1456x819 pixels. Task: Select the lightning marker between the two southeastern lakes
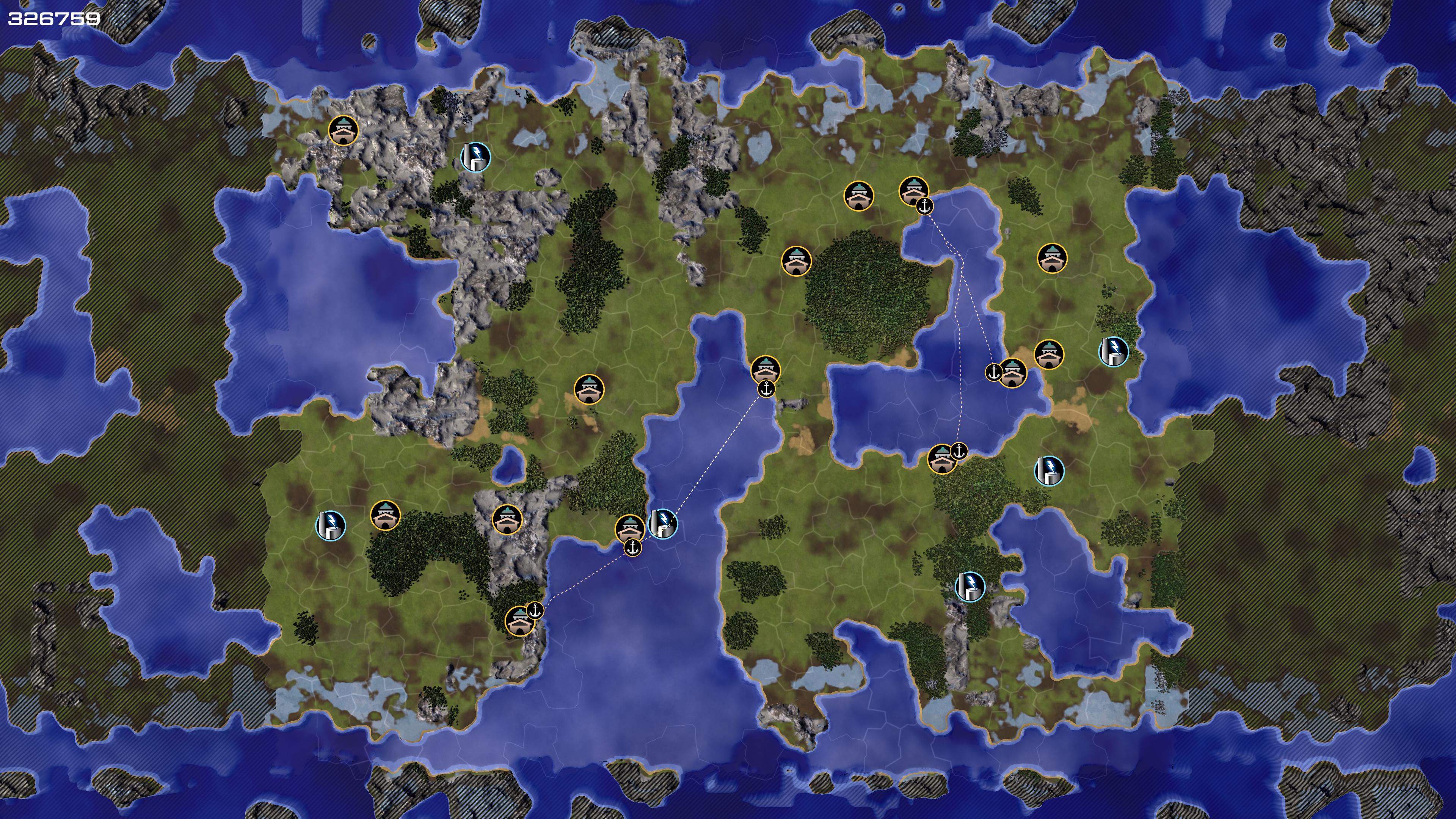pos(970,587)
